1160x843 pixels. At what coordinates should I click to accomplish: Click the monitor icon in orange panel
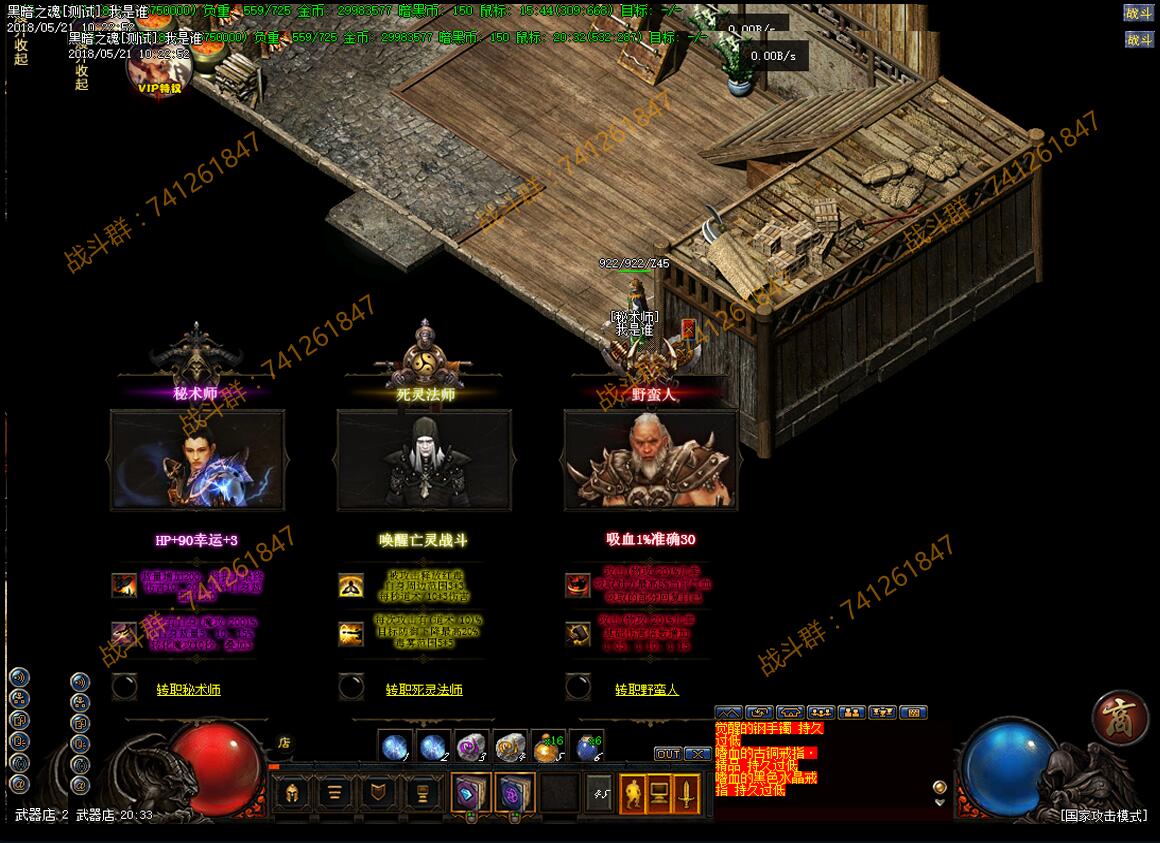coord(660,794)
